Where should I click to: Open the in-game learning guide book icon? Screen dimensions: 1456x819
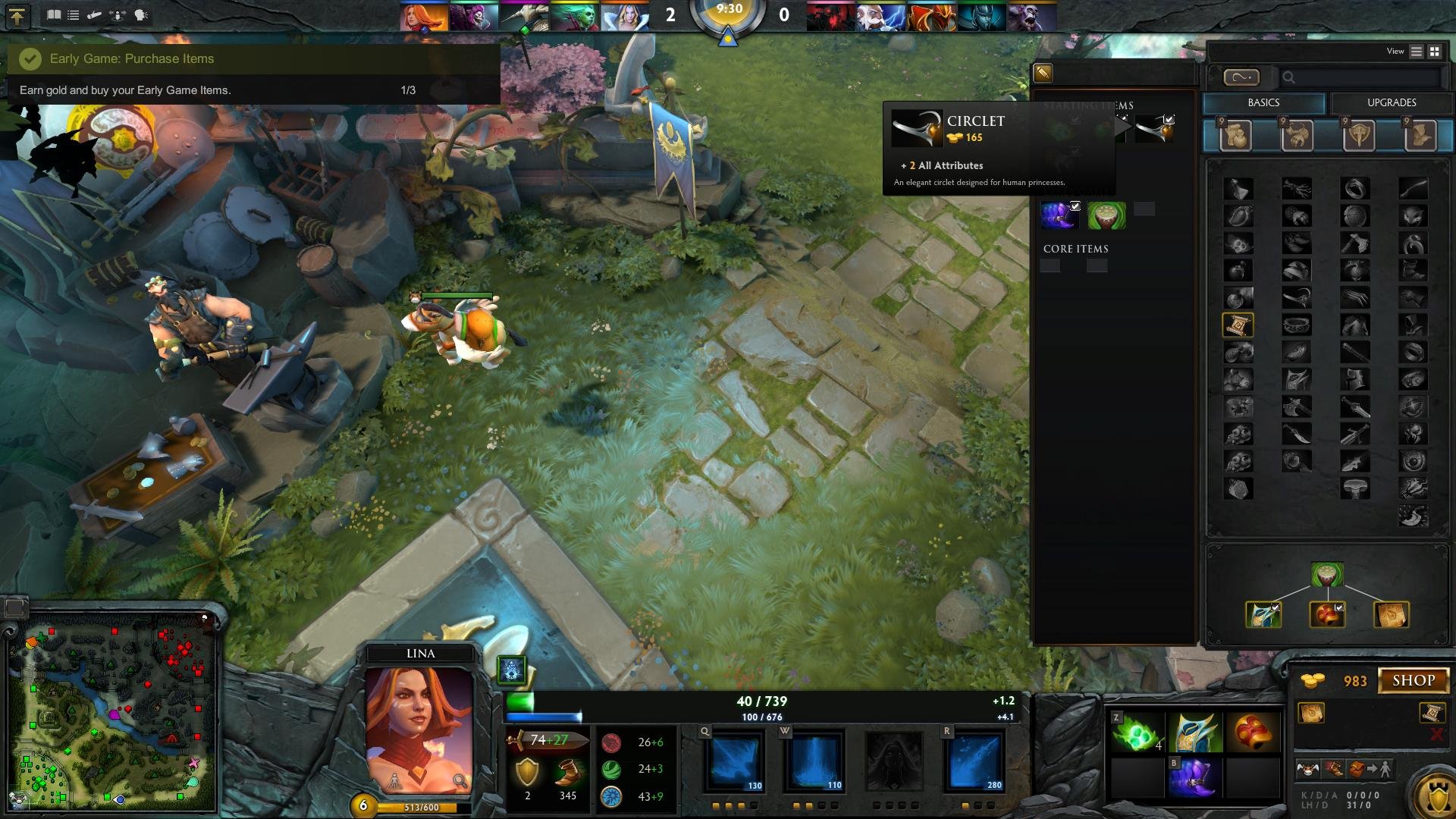pos(54,14)
